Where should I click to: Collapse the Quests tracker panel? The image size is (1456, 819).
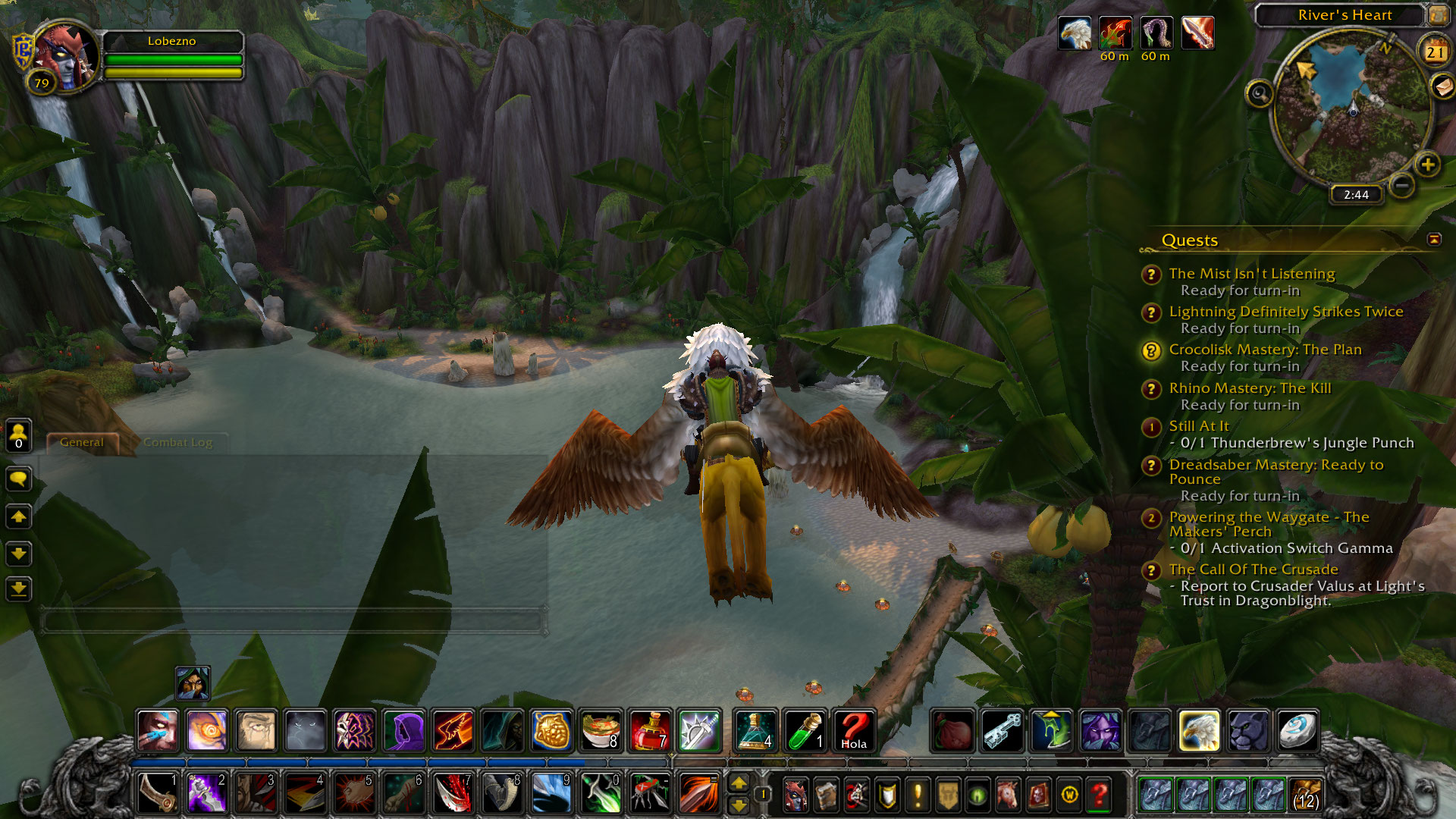(x=1434, y=240)
